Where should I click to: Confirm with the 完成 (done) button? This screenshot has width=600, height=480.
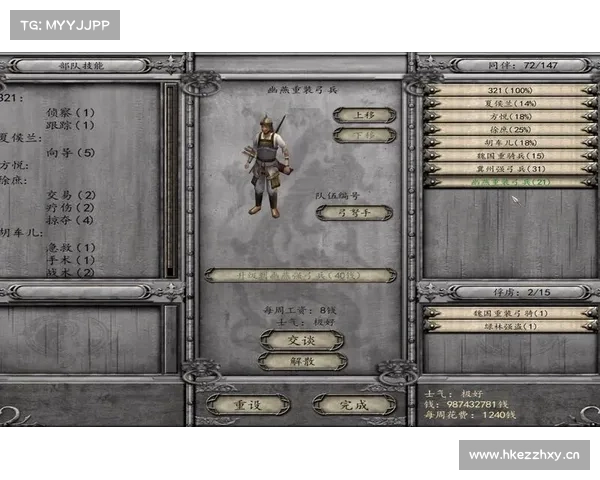point(353,404)
